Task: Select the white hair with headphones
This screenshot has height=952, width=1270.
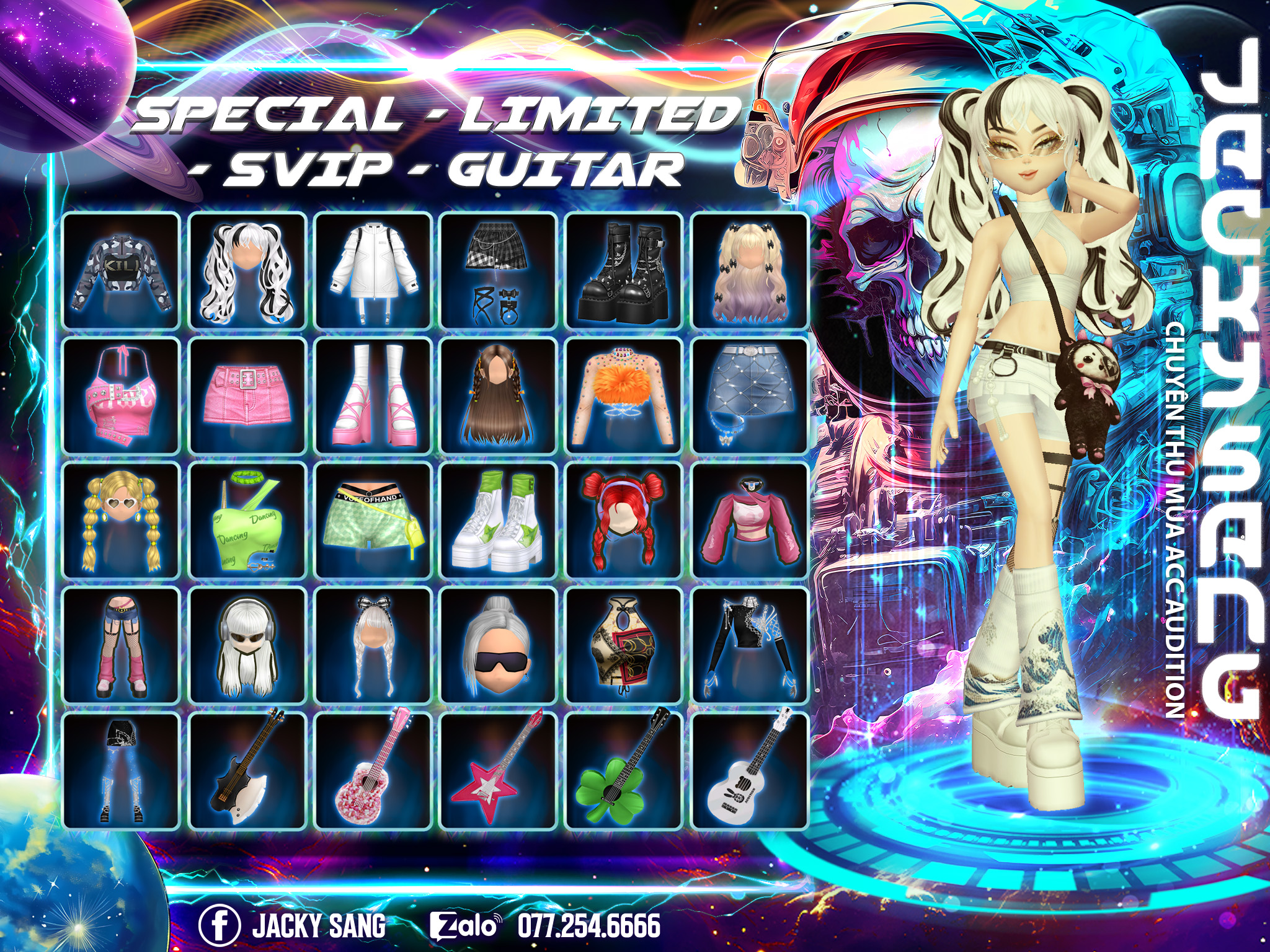Action: pos(247,646)
